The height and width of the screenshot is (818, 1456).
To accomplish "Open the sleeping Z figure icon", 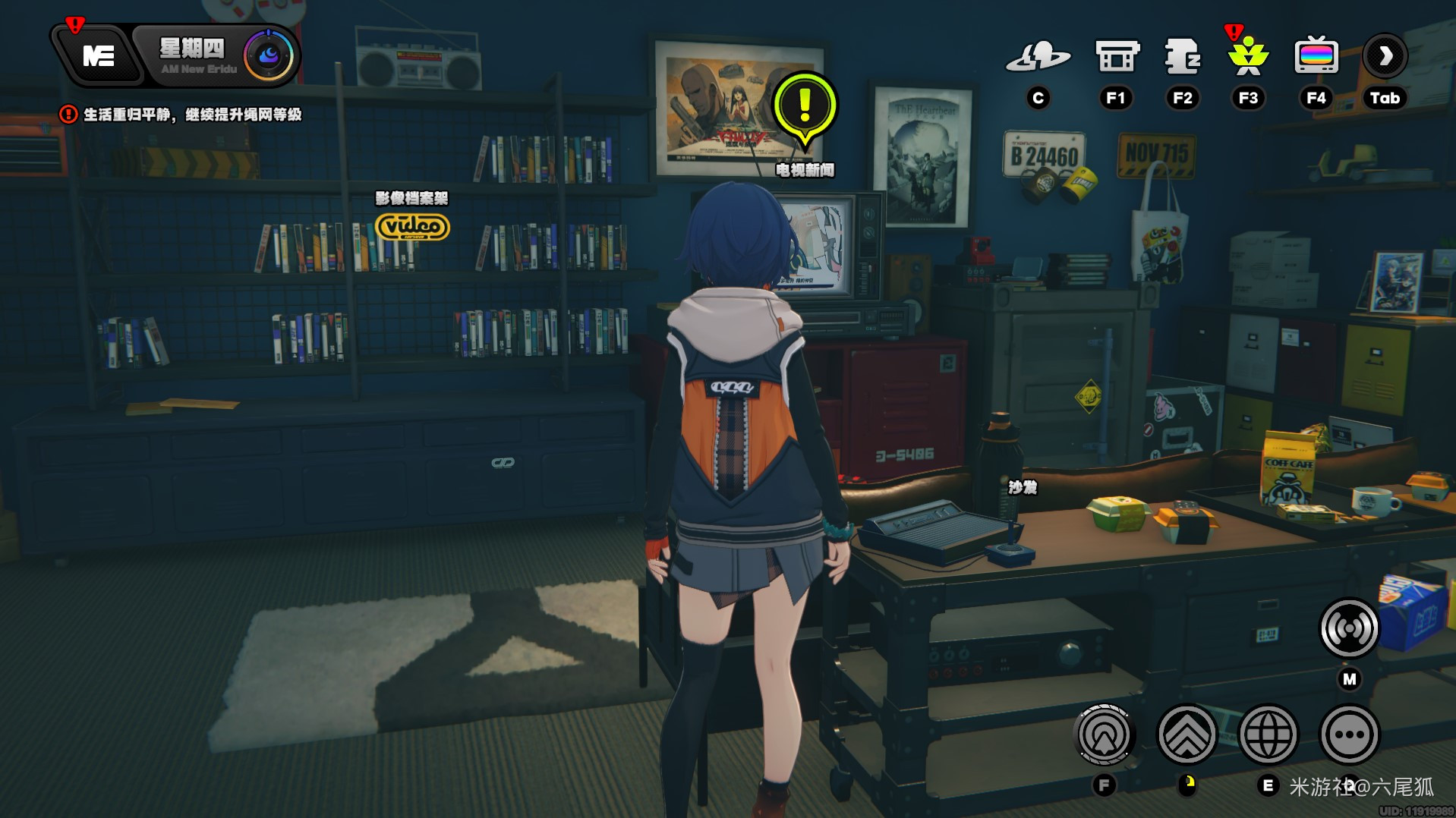I will (x=1182, y=57).
